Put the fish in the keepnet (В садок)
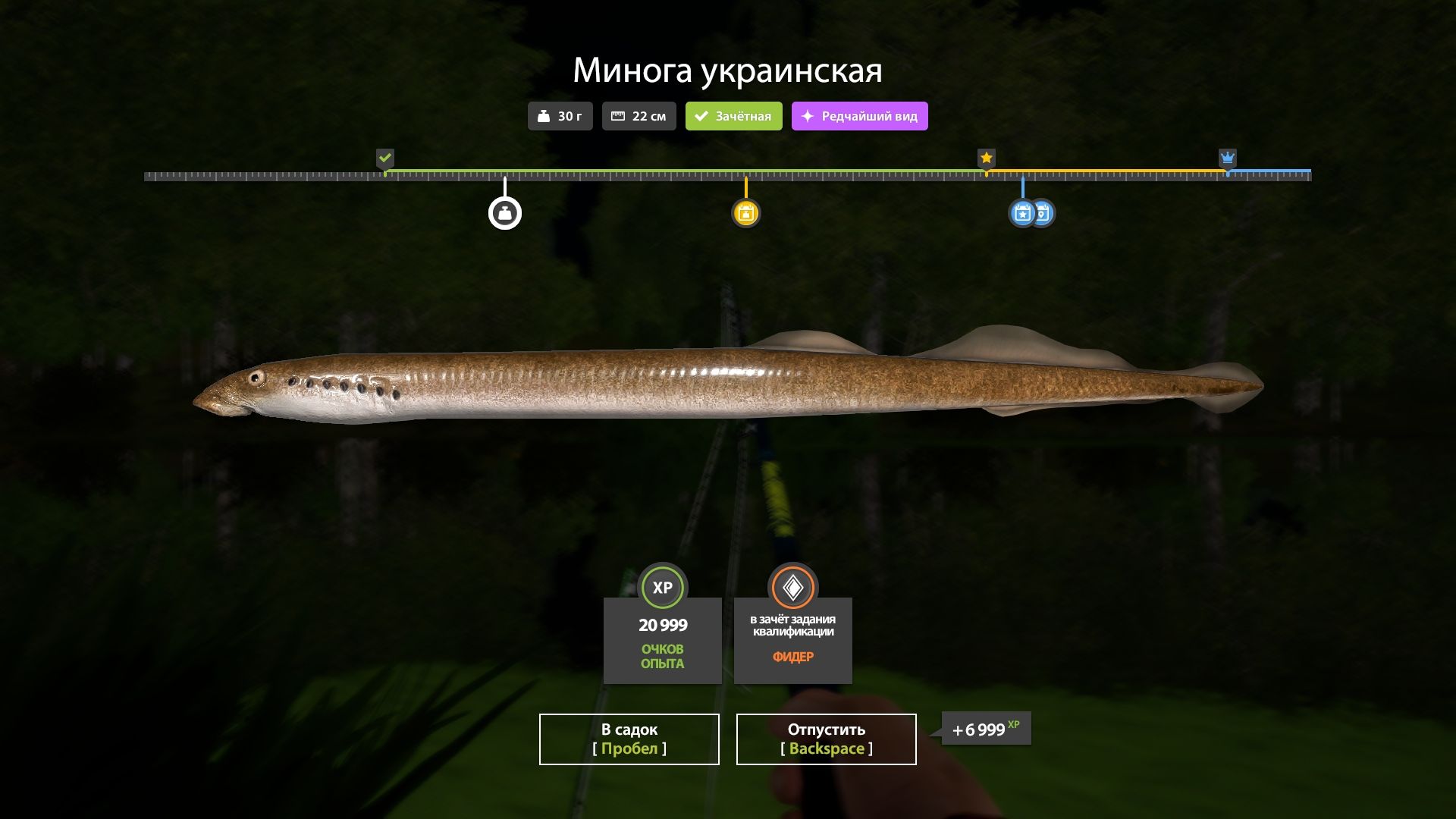 [629, 739]
